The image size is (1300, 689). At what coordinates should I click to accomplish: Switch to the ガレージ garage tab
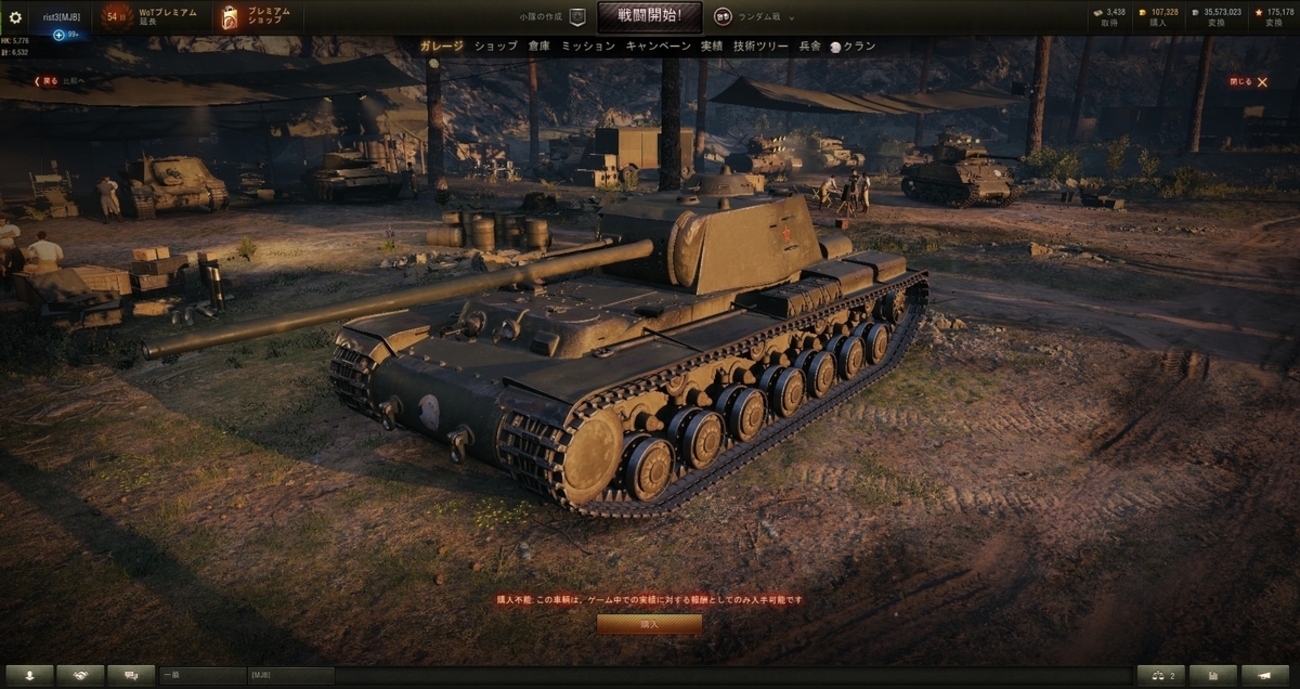click(x=441, y=46)
